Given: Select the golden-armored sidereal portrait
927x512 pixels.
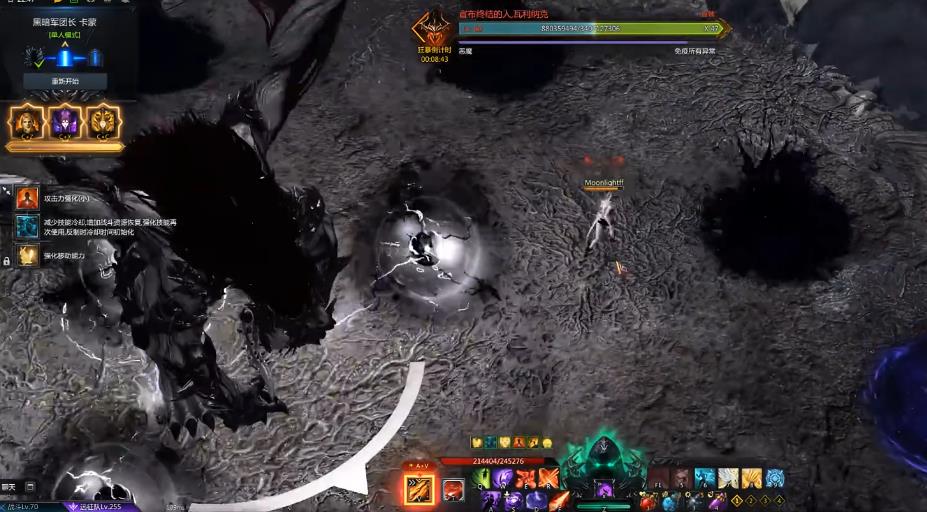Looking at the screenshot, I should click(103, 122).
